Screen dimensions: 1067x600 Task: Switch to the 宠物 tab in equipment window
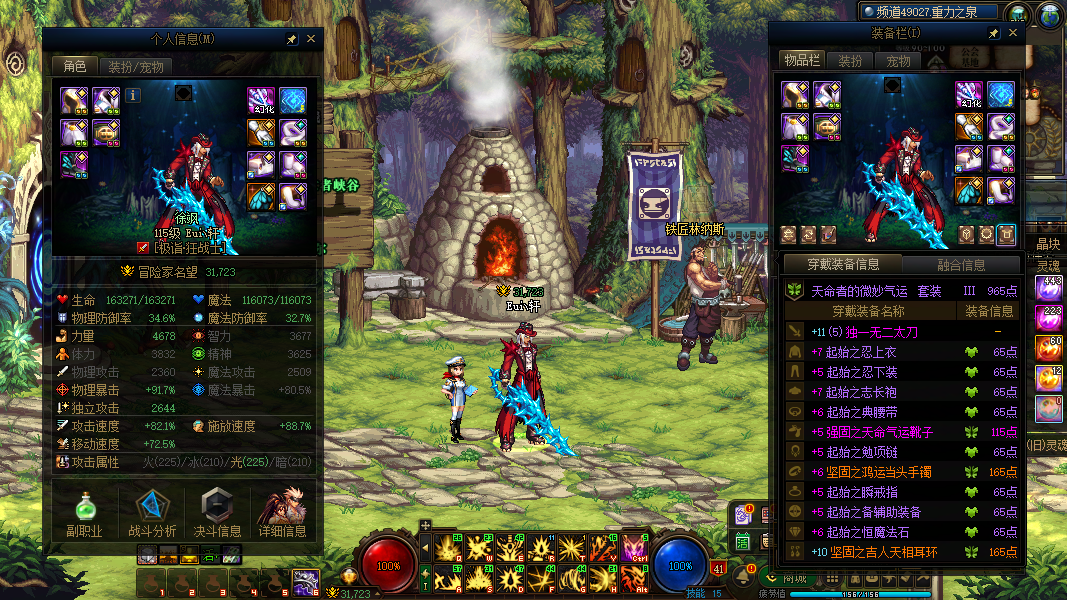click(x=898, y=61)
